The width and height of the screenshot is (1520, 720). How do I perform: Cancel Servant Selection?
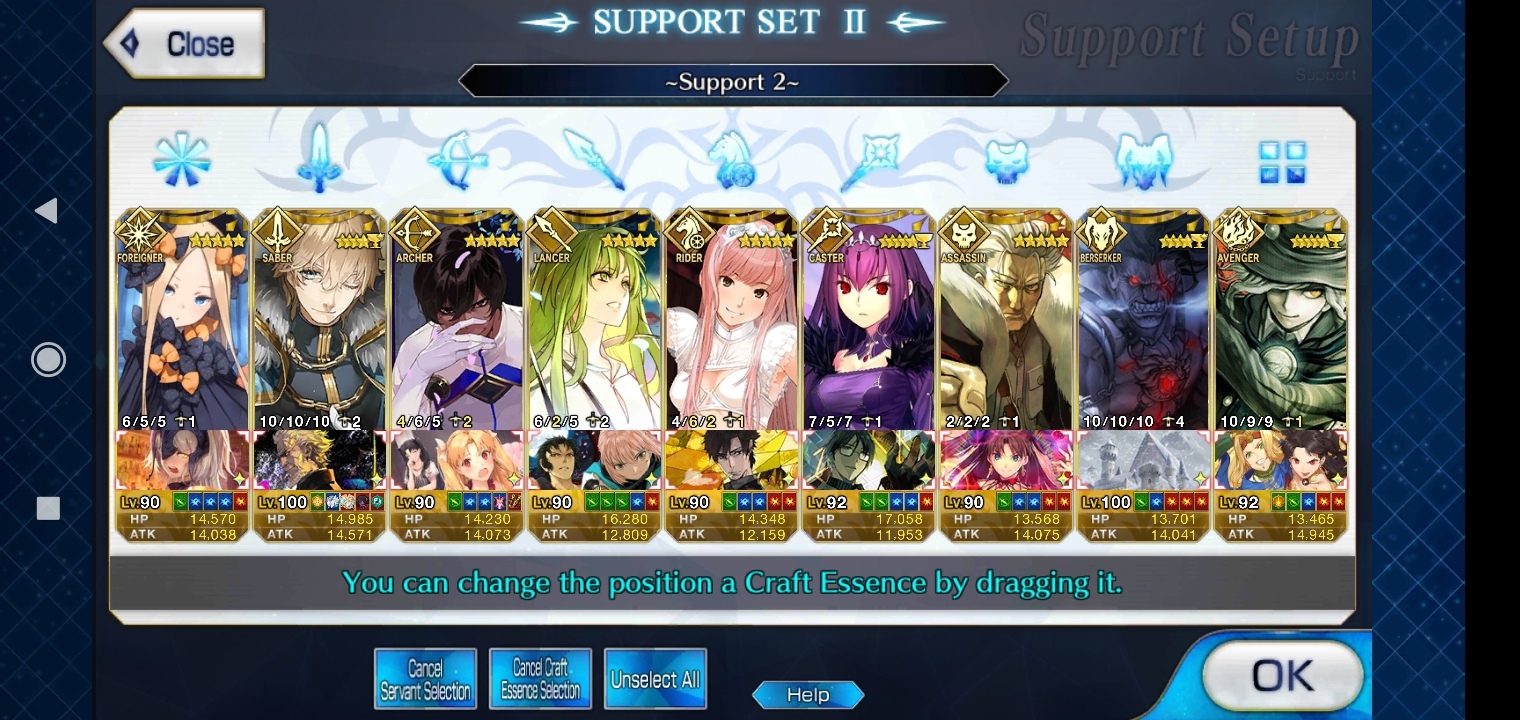(425, 679)
